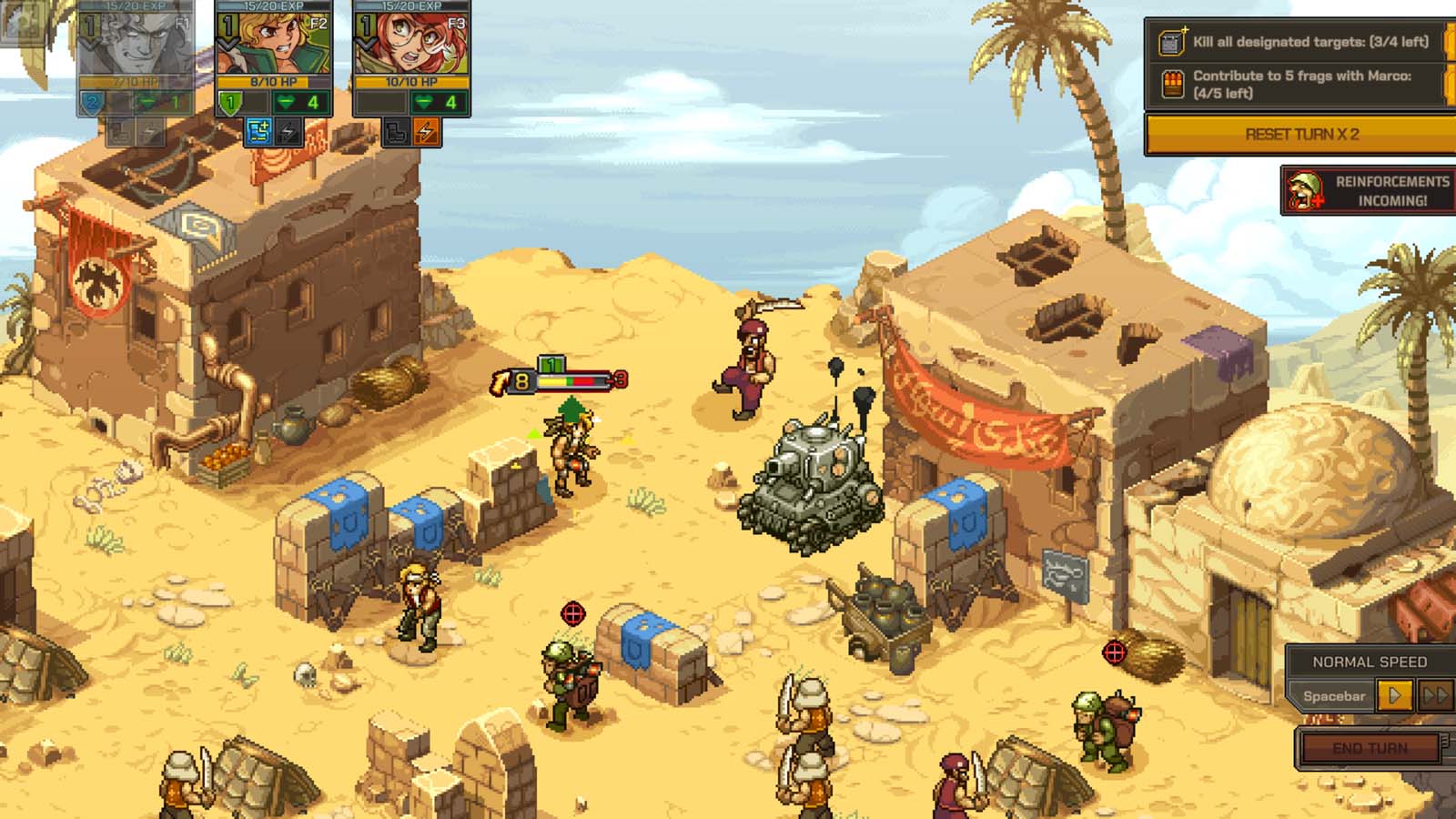The image size is (1456, 819).
Task: Select the F2 blonde character portrait
Action: pos(274,41)
